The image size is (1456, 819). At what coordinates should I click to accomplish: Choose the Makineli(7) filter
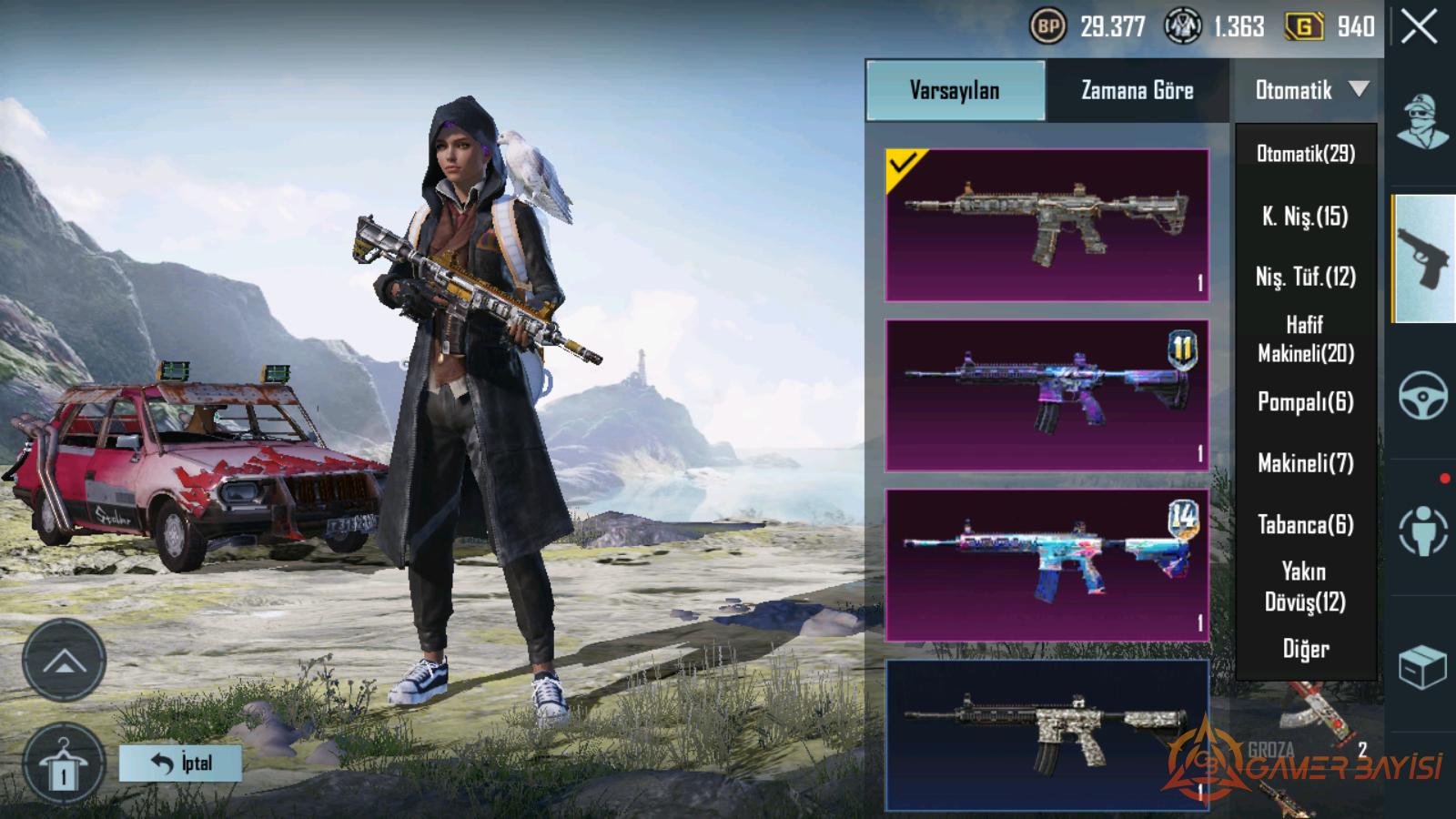click(x=1305, y=463)
